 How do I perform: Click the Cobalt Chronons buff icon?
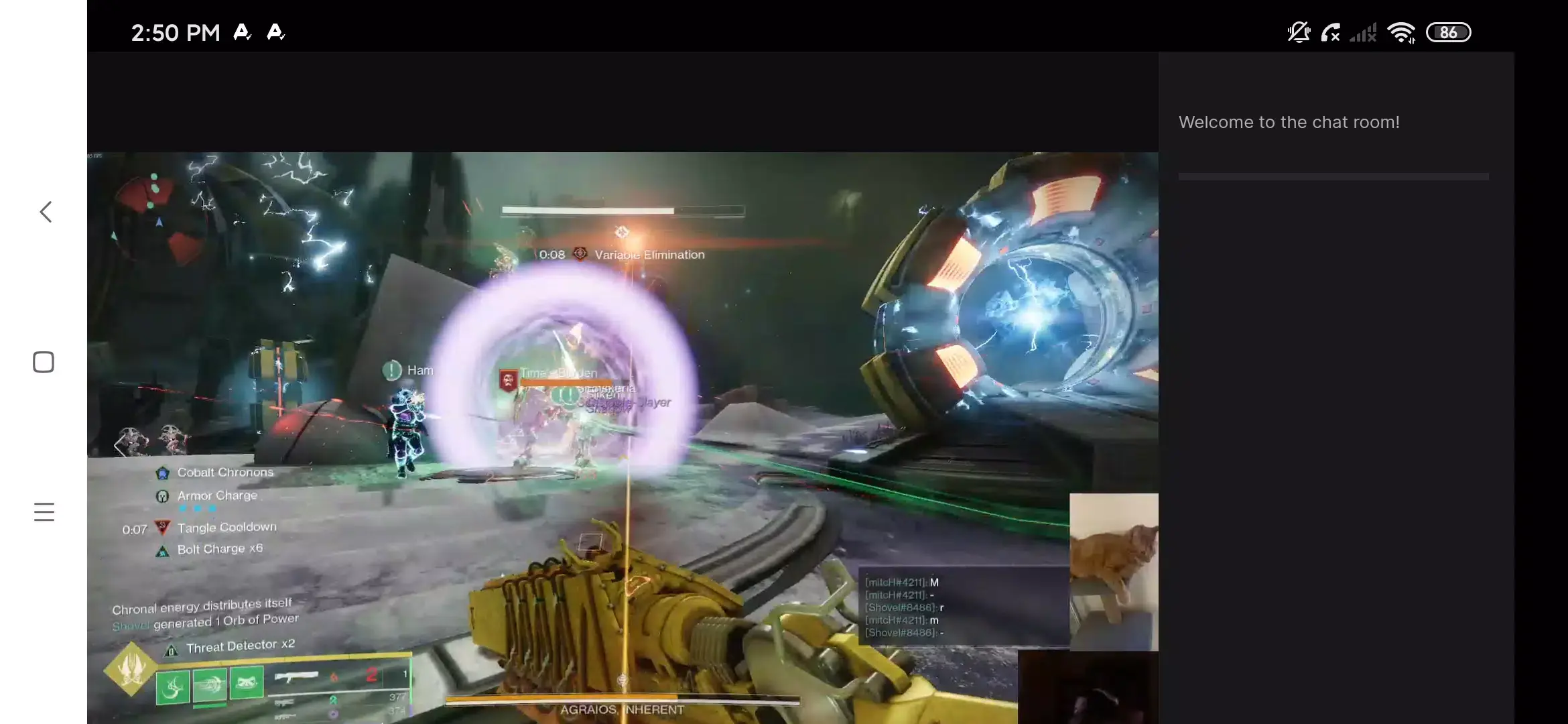(x=163, y=472)
